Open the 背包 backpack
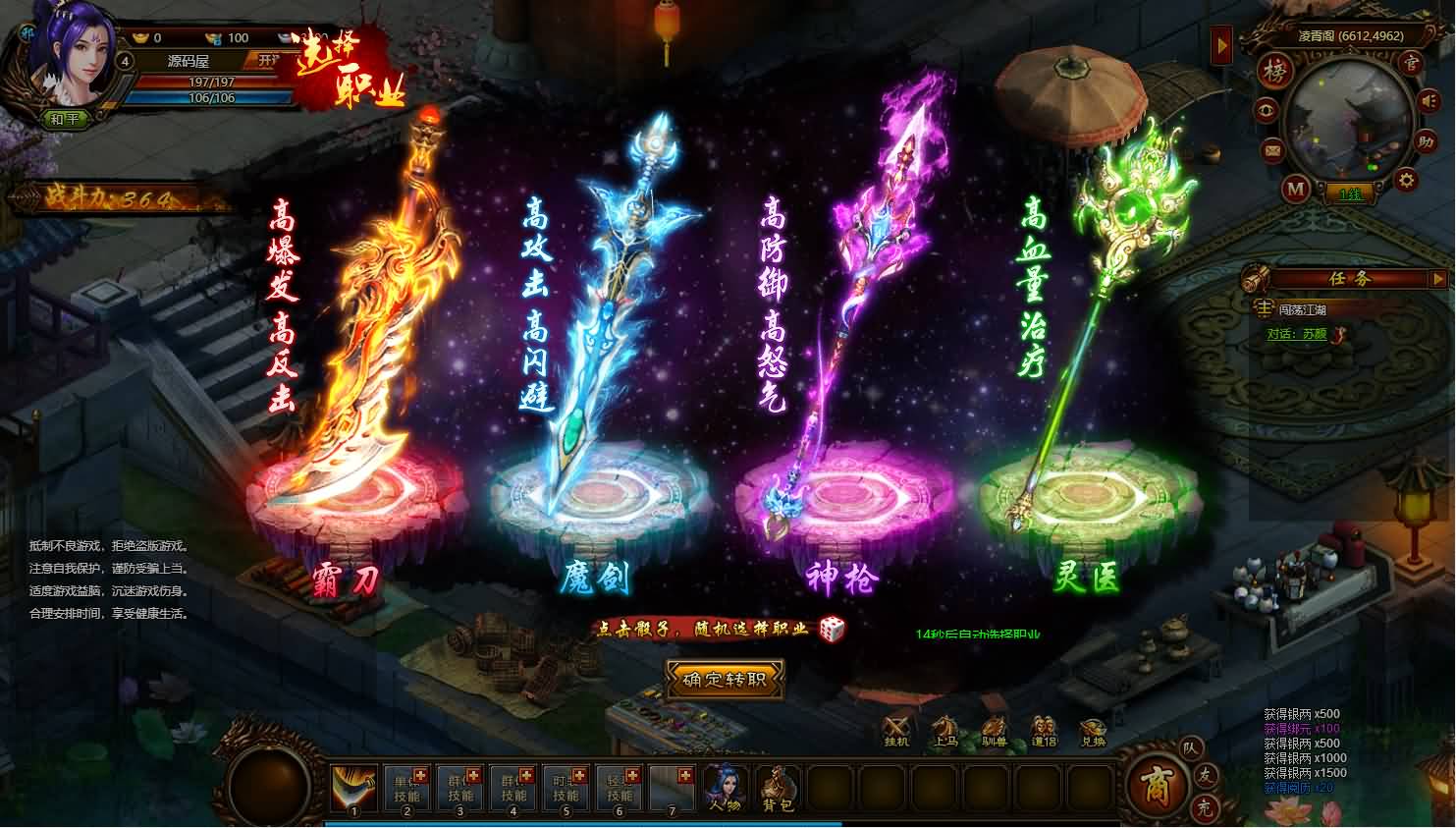The height and width of the screenshot is (828, 1456). click(x=778, y=788)
